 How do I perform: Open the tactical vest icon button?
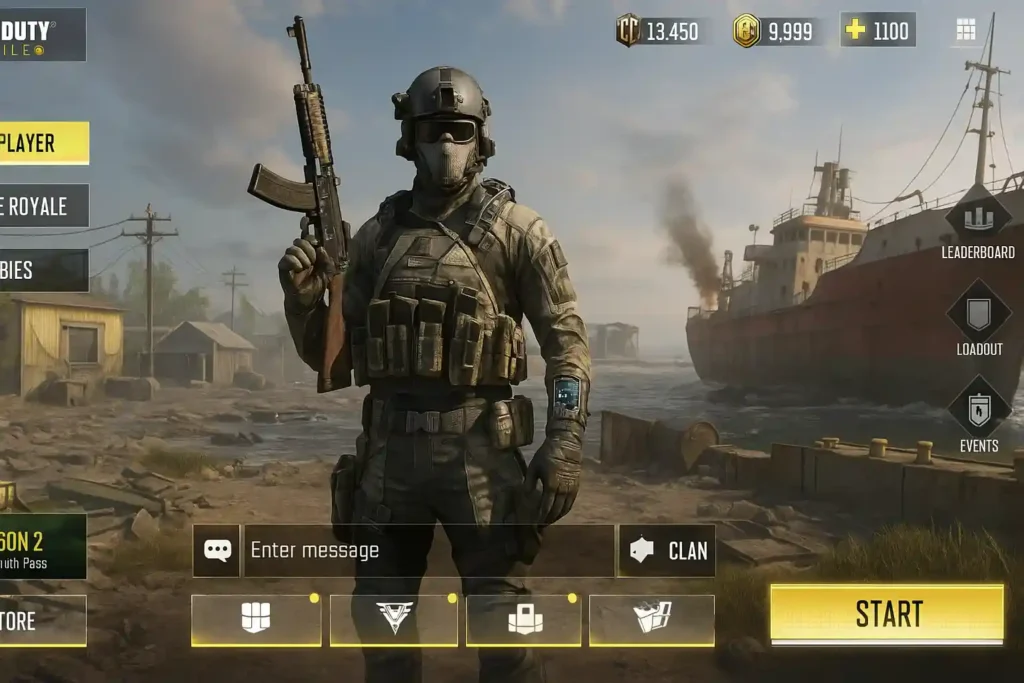524,620
